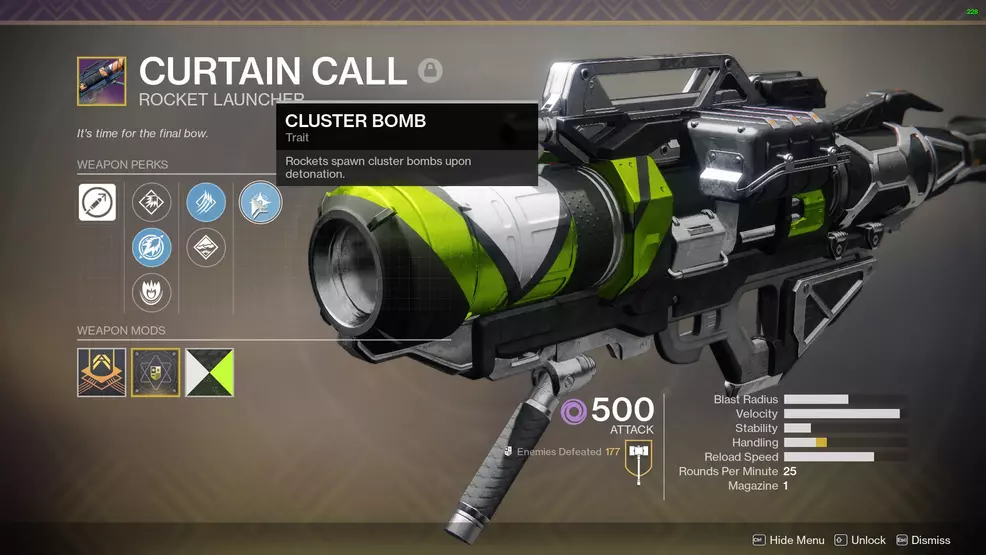
Task: Choose the diamond burst barrel perk
Action: point(152,203)
